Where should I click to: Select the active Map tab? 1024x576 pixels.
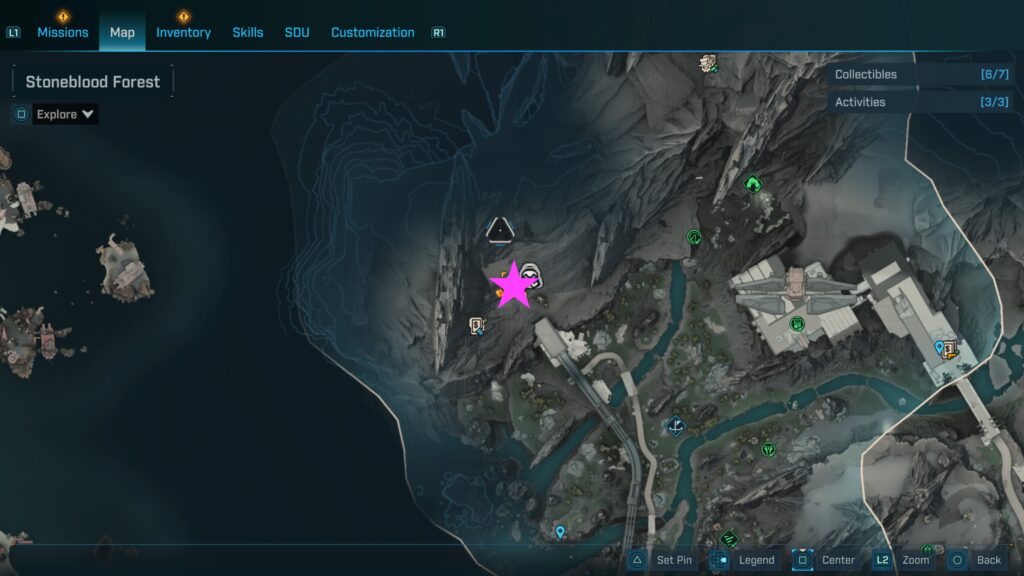click(122, 32)
